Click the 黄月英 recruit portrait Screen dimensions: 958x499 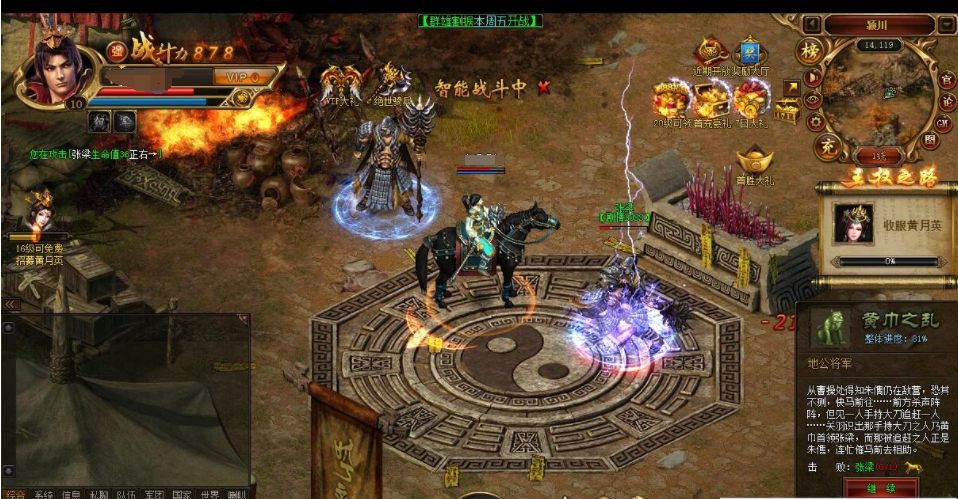click(40, 212)
